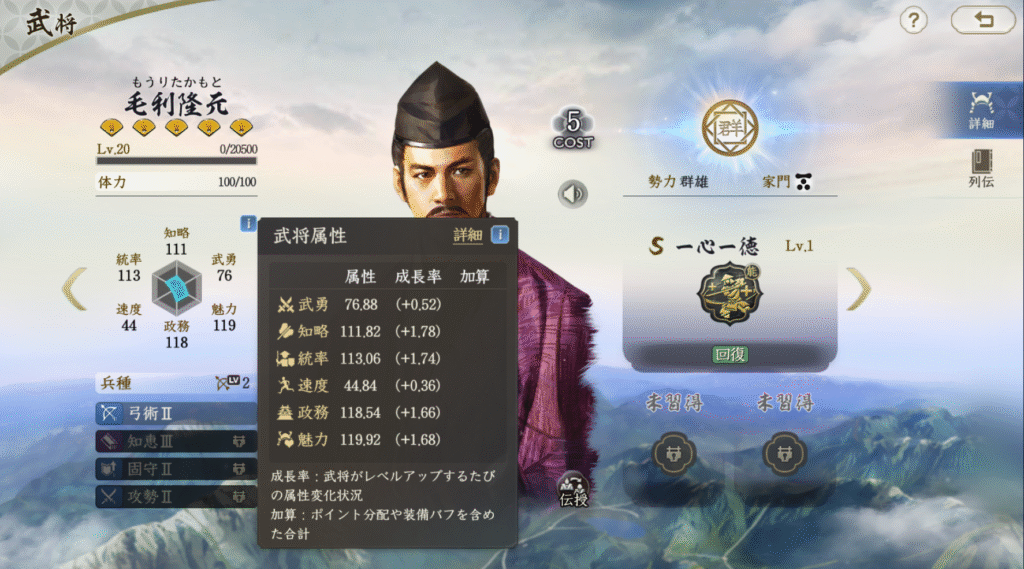Go back with the return arrow button

982,20
